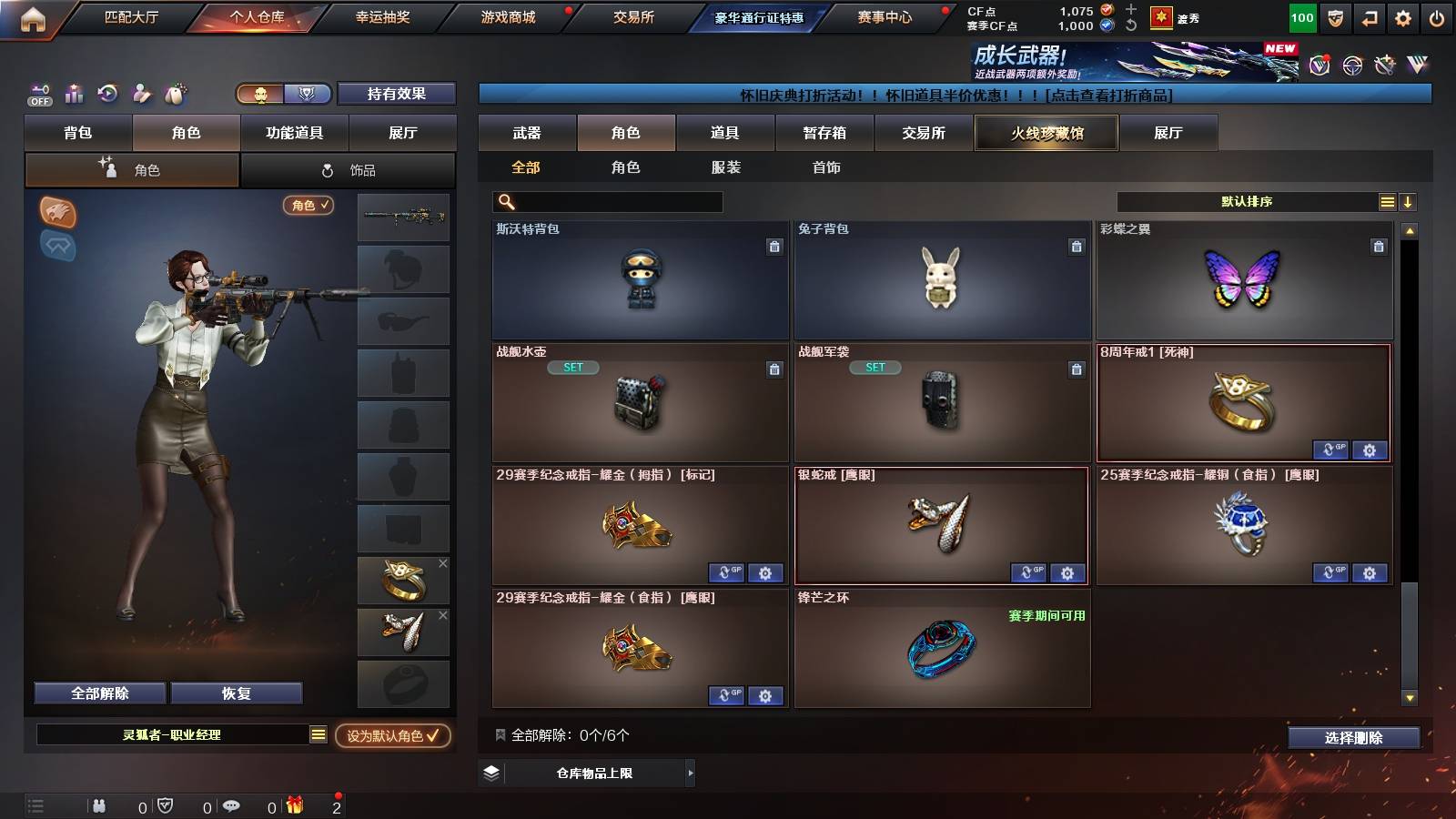Click the 选择删除 button
1456x819 pixels.
[x=1354, y=738]
